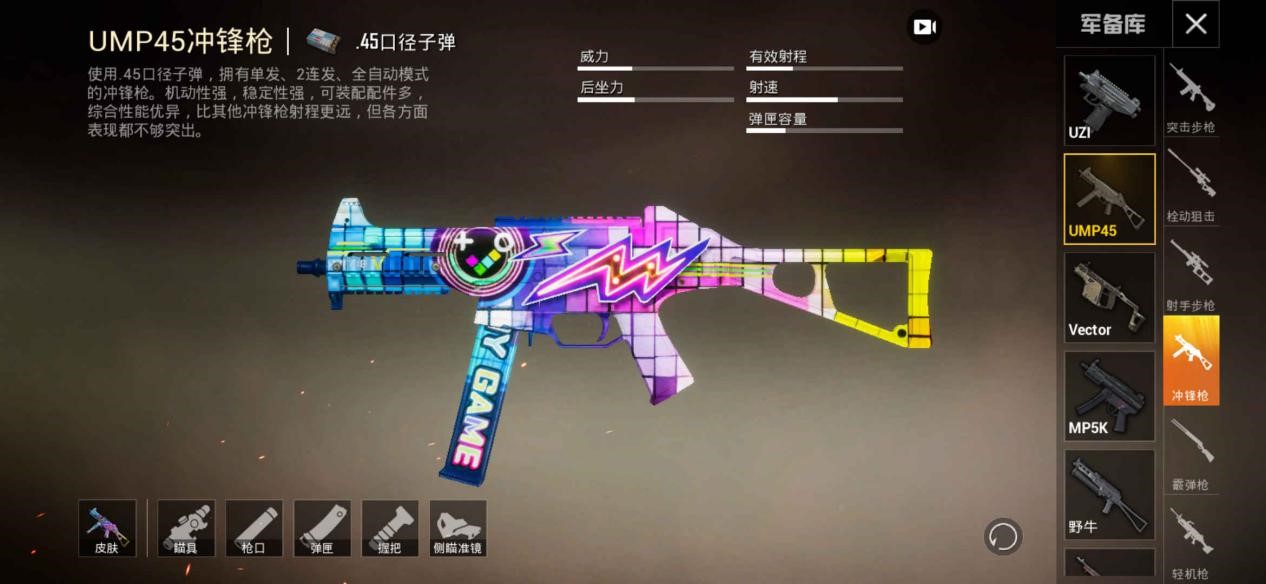This screenshot has height=584, width=1266.
Task: Open the 轻机枪 category tab
Action: click(x=1190, y=541)
